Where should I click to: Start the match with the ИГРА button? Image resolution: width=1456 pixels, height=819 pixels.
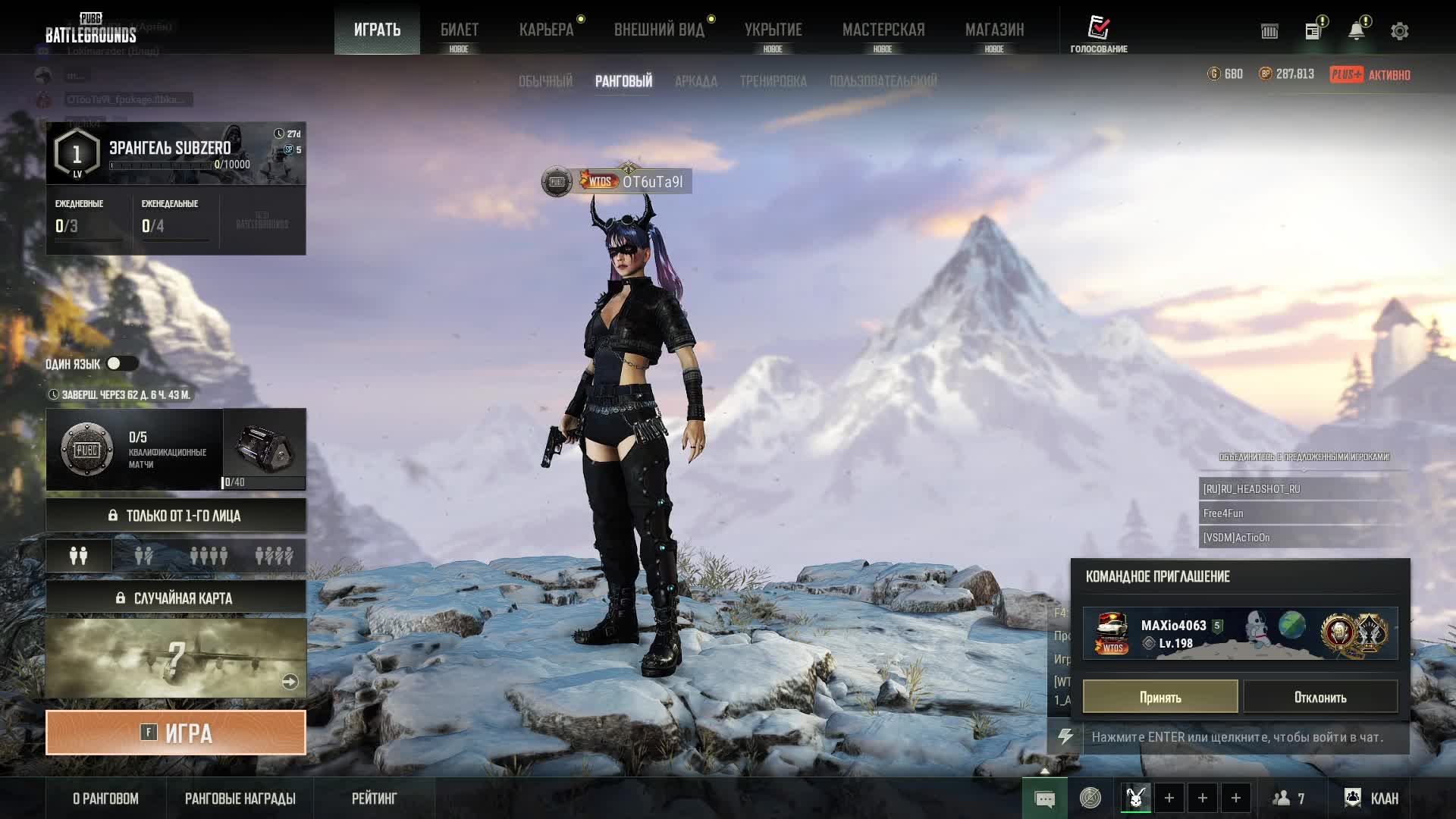[x=176, y=733]
